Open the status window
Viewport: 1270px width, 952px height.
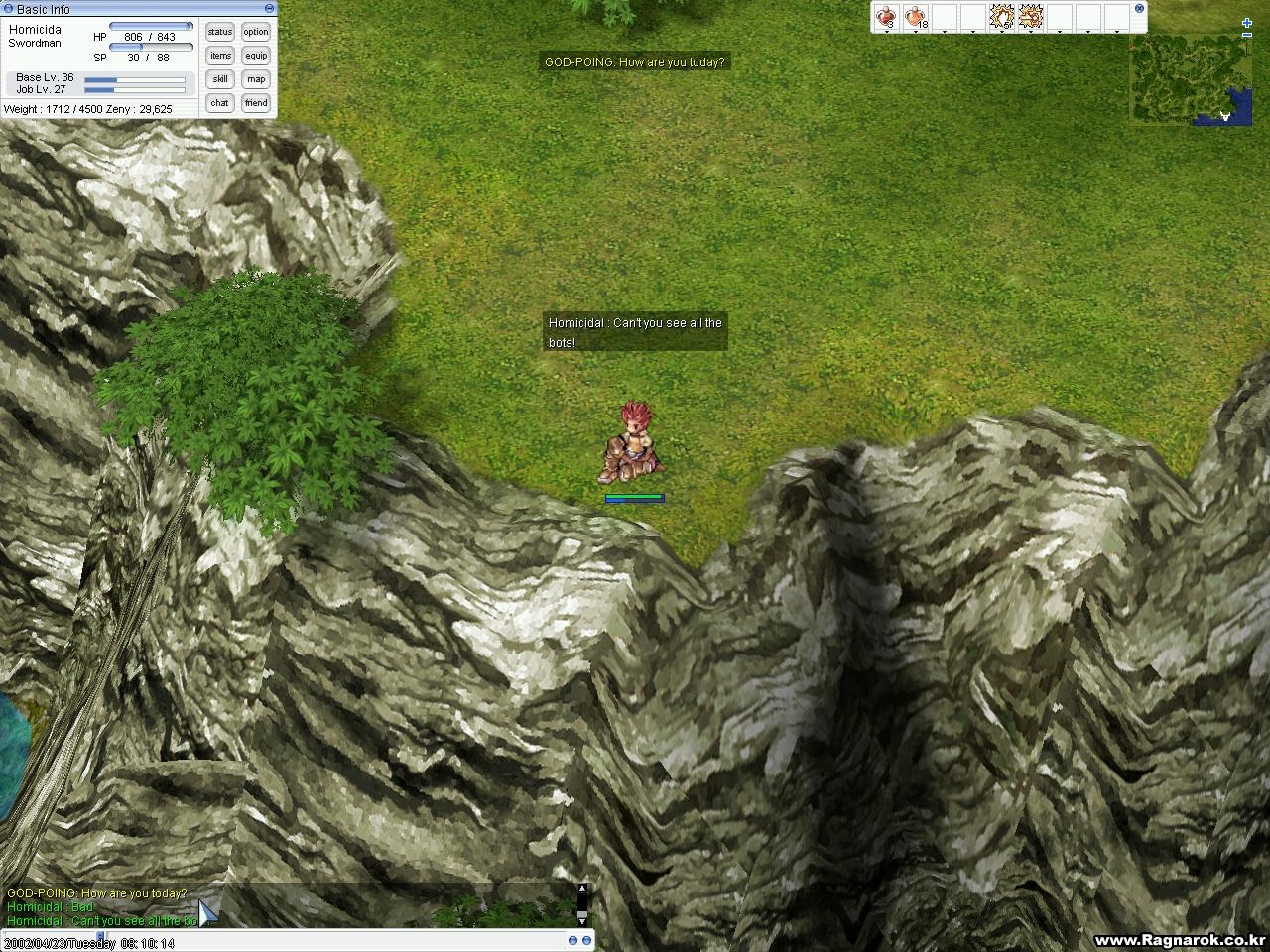point(220,32)
